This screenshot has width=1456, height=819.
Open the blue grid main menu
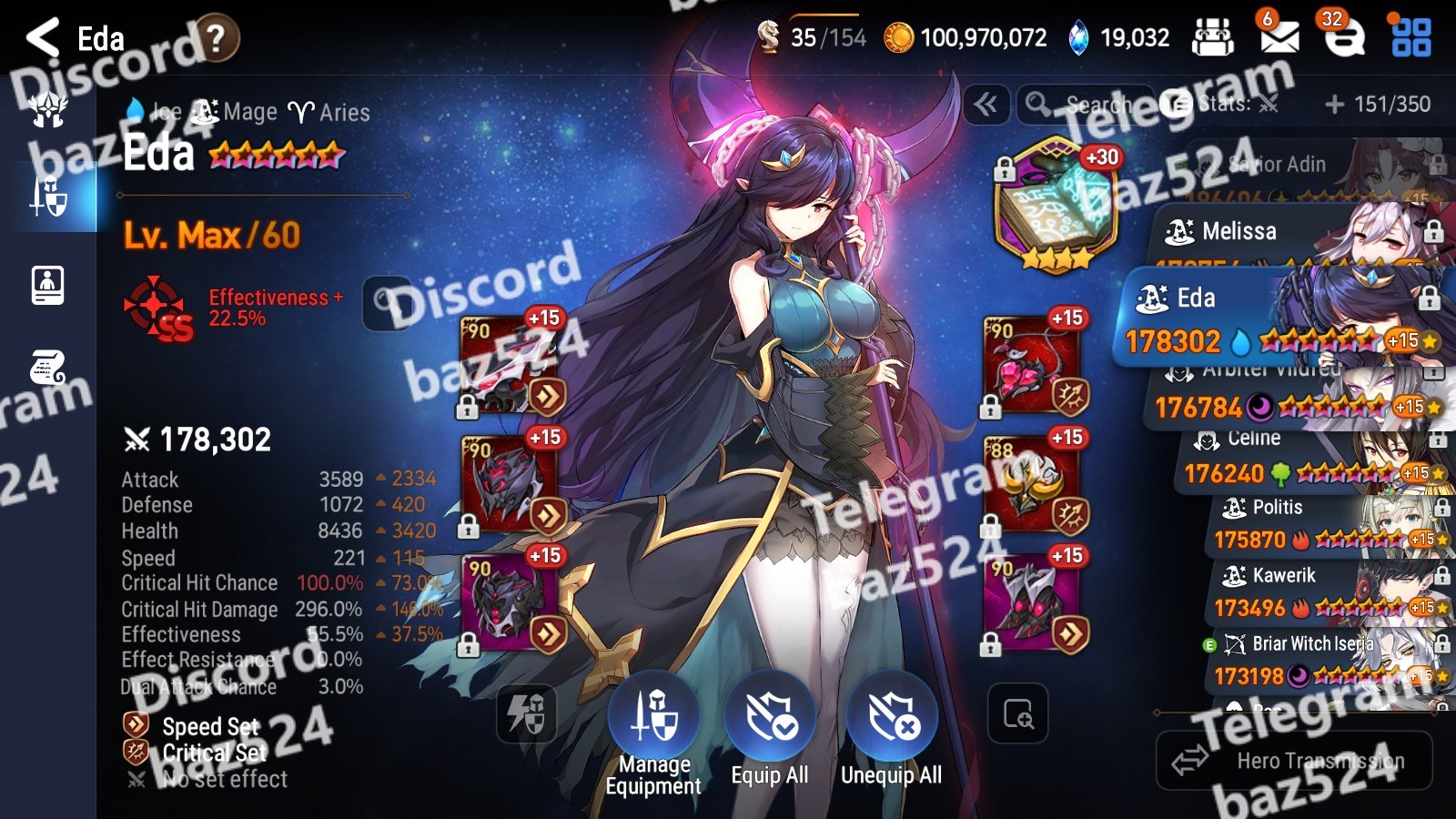click(1410, 36)
